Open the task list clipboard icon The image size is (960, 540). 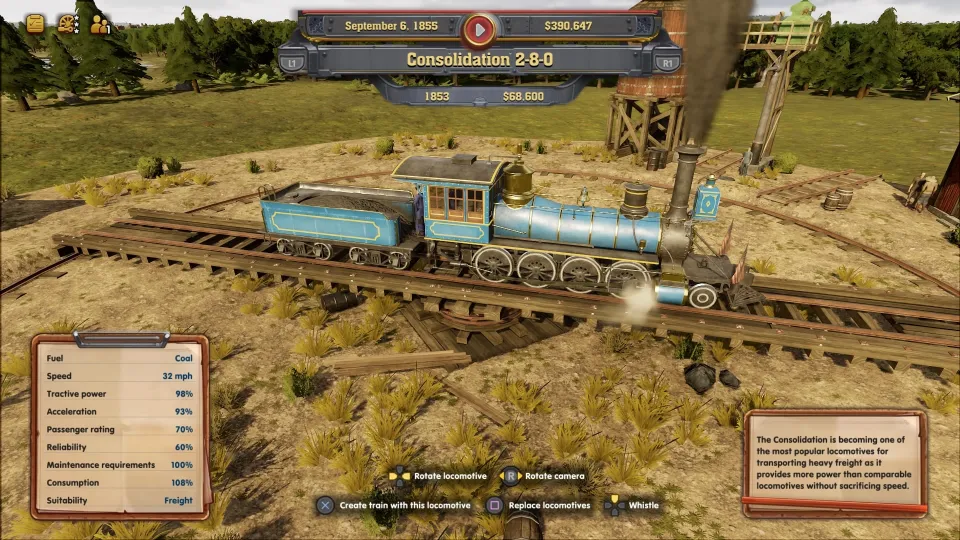click(x=35, y=24)
